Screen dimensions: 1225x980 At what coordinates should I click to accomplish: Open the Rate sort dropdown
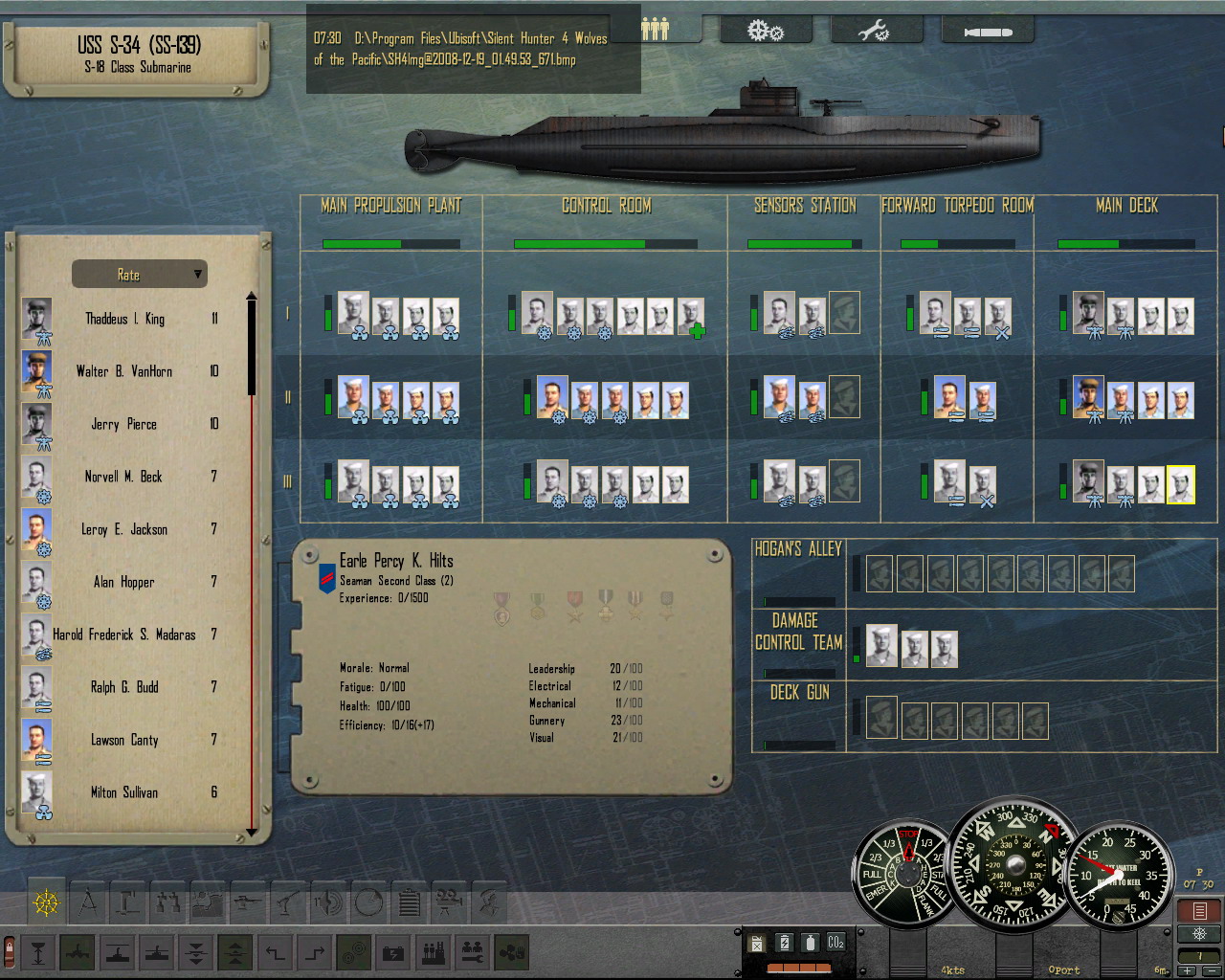pyautogui.click(x=140, y=275)
